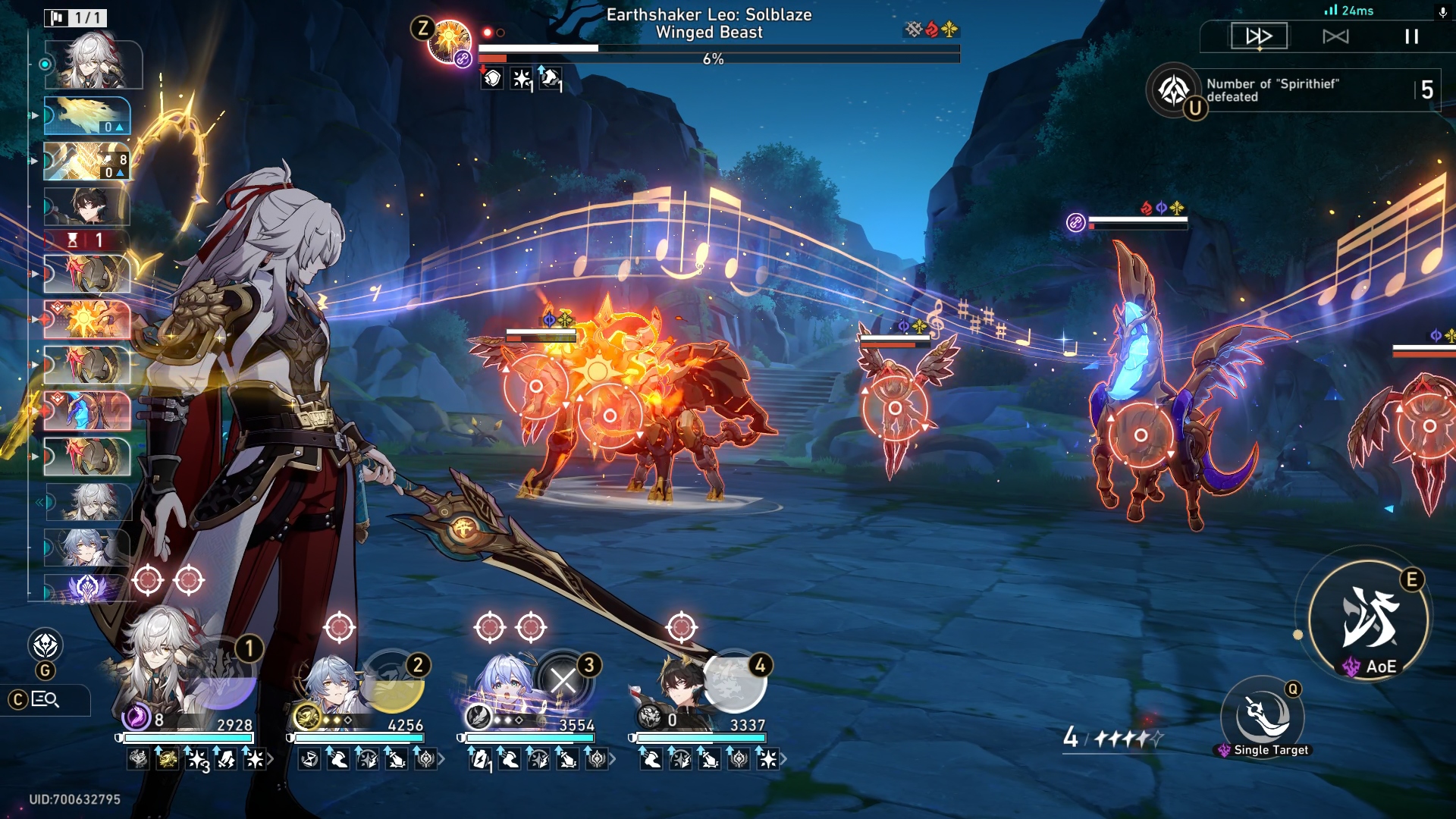Activate party member 1's ultimate
This screenshot has height=819, width=1456.
click(222, 677)
